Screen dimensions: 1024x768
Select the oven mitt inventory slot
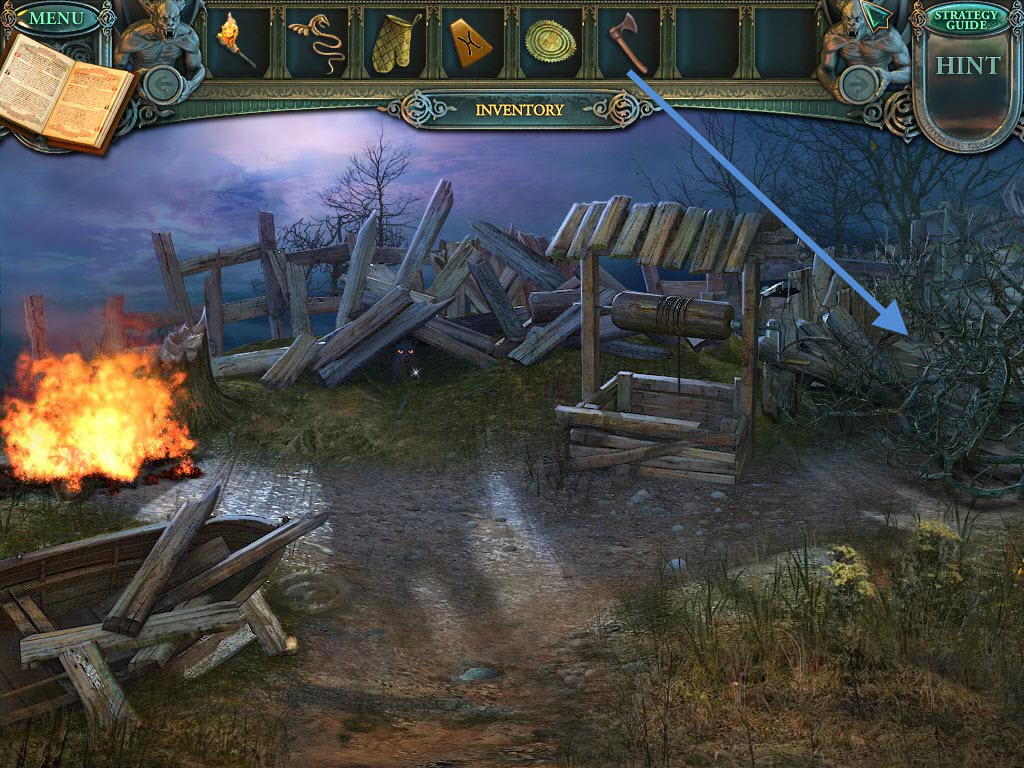[394, 43]
